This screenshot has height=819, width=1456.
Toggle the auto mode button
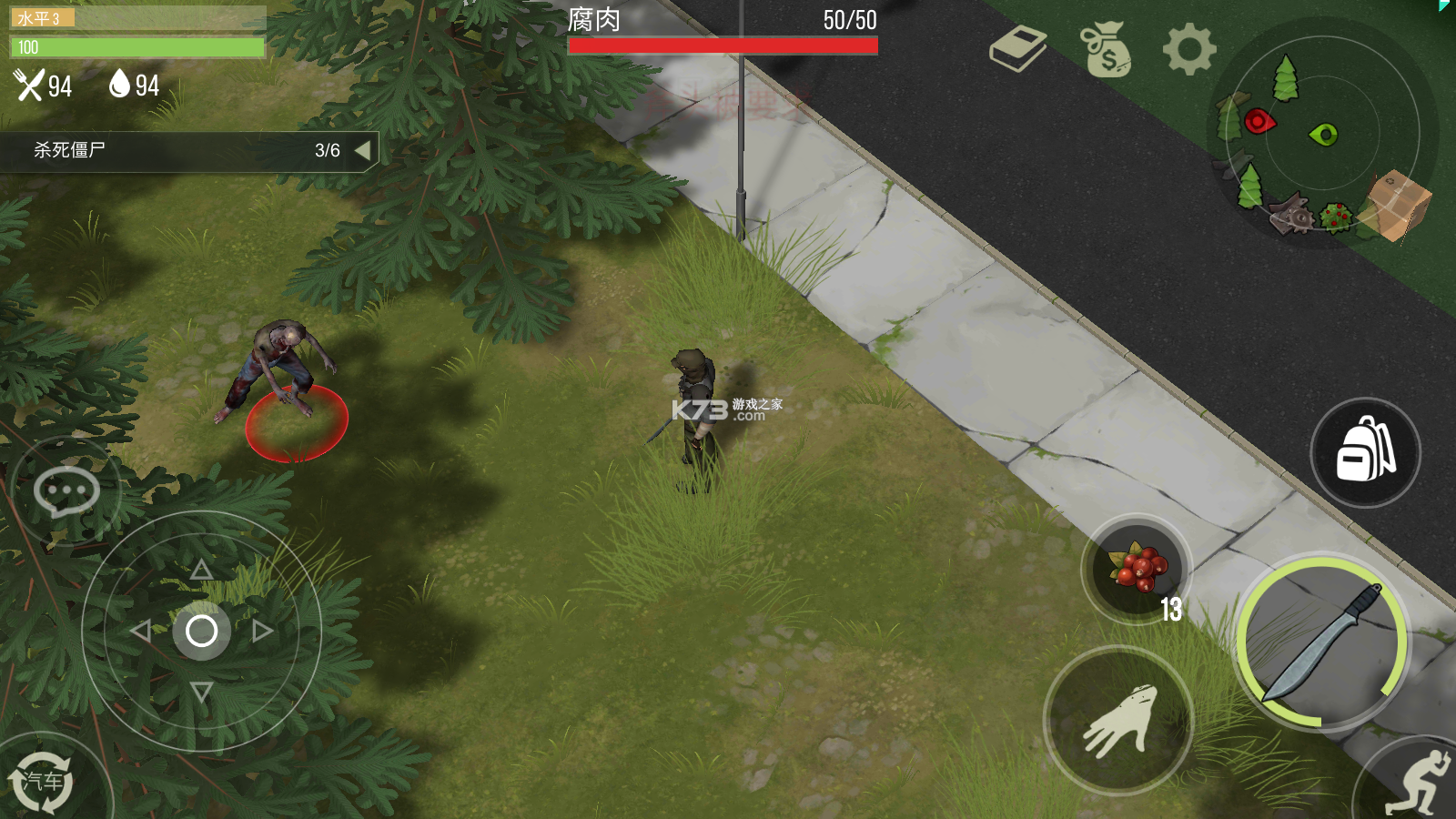point(42,781)
